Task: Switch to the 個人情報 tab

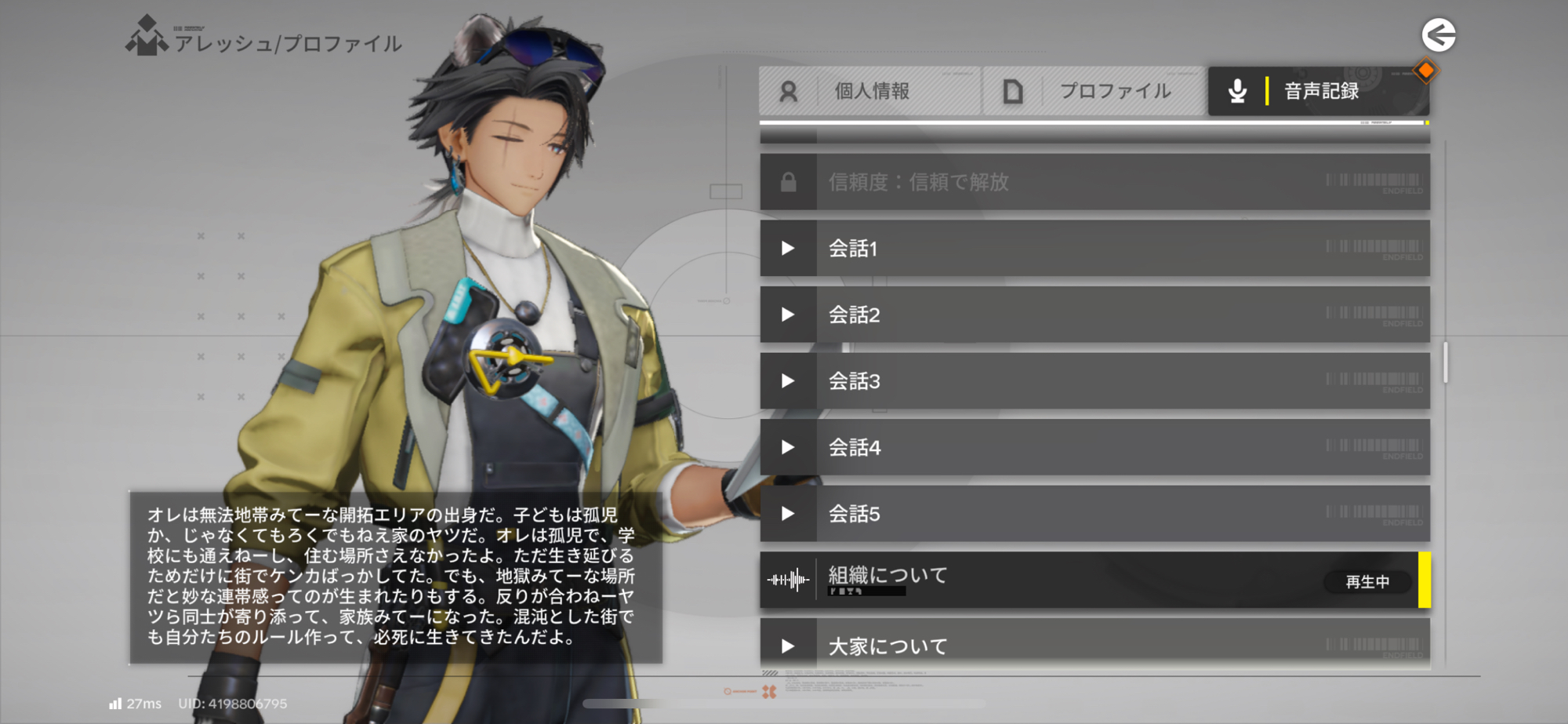Action: 869,91
